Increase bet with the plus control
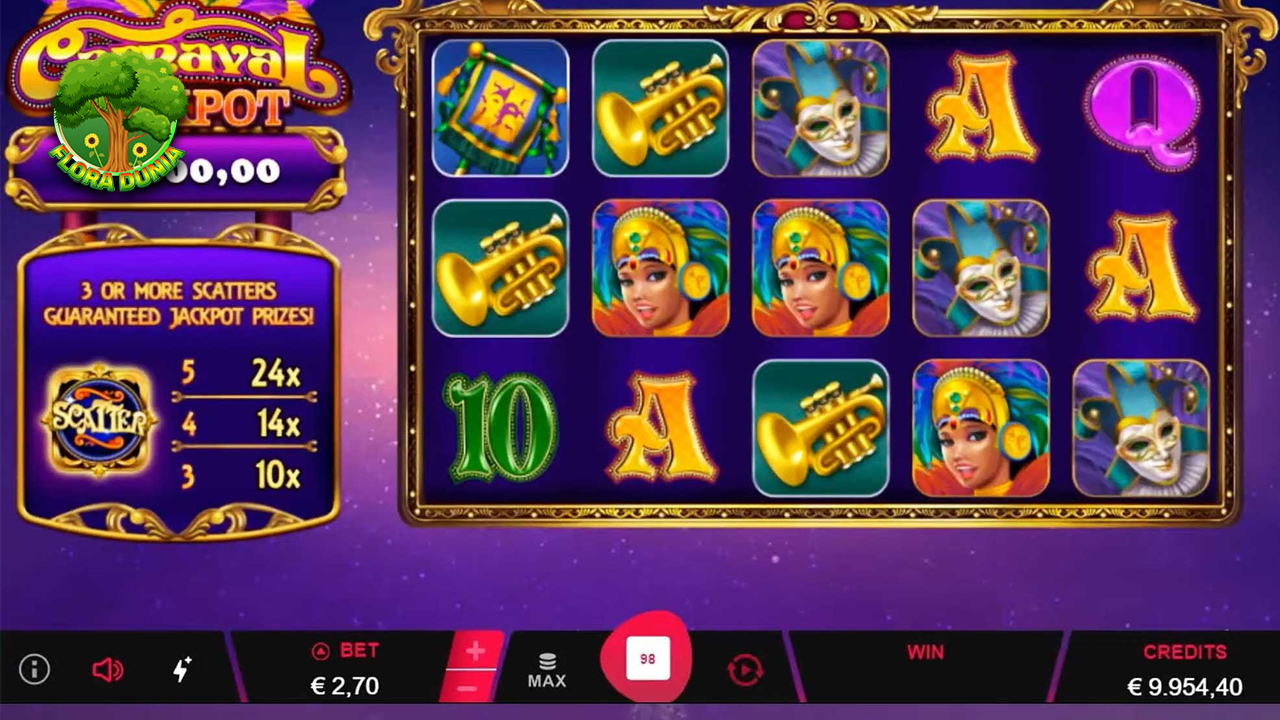The image size is (1280, 720). (474, 652)
